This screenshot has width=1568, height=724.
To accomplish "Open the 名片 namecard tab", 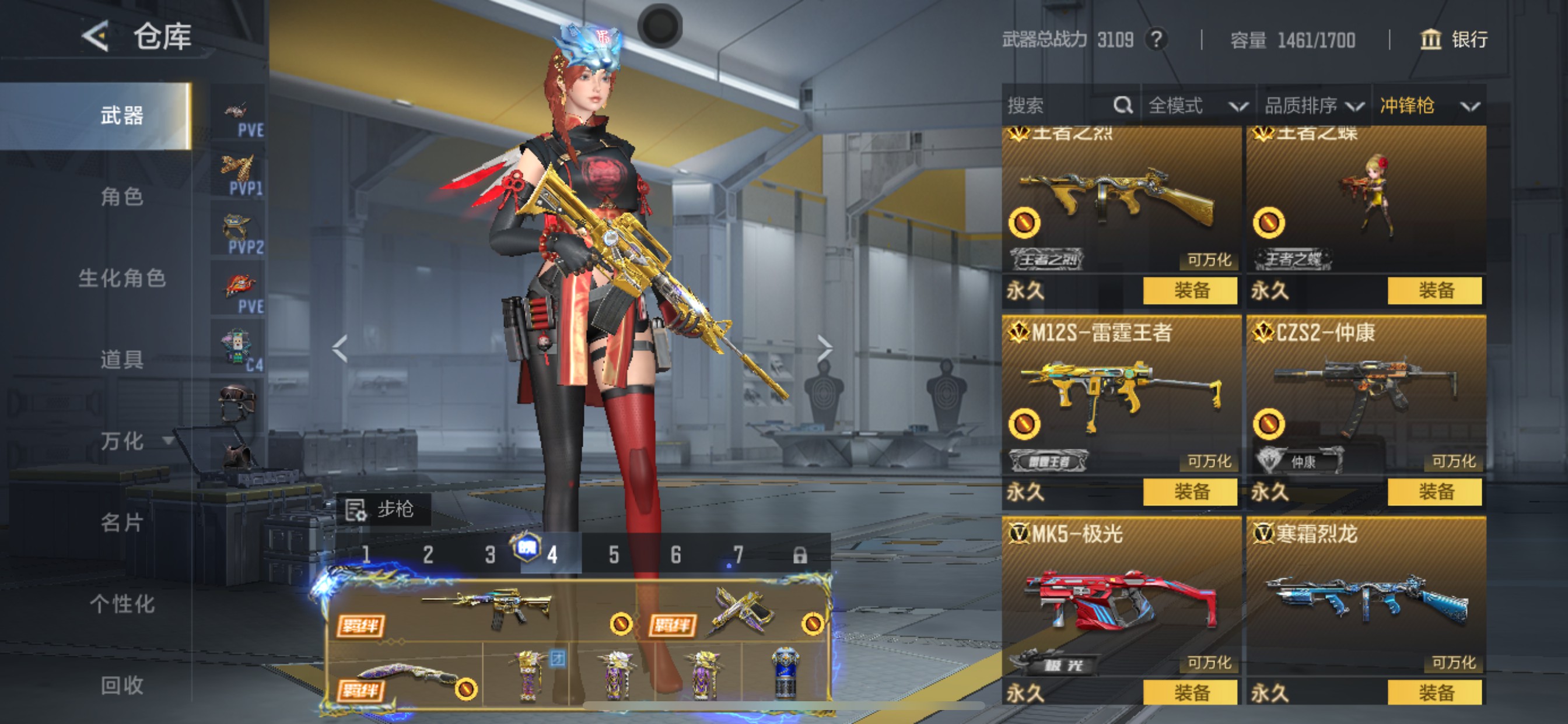I will pos(122,522).
